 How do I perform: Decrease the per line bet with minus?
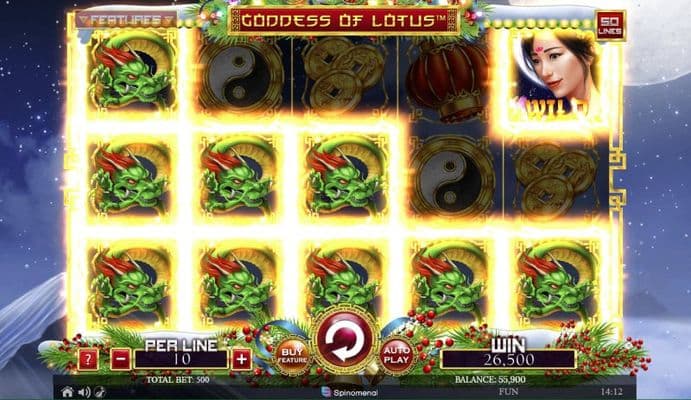(x=121, y=358)
